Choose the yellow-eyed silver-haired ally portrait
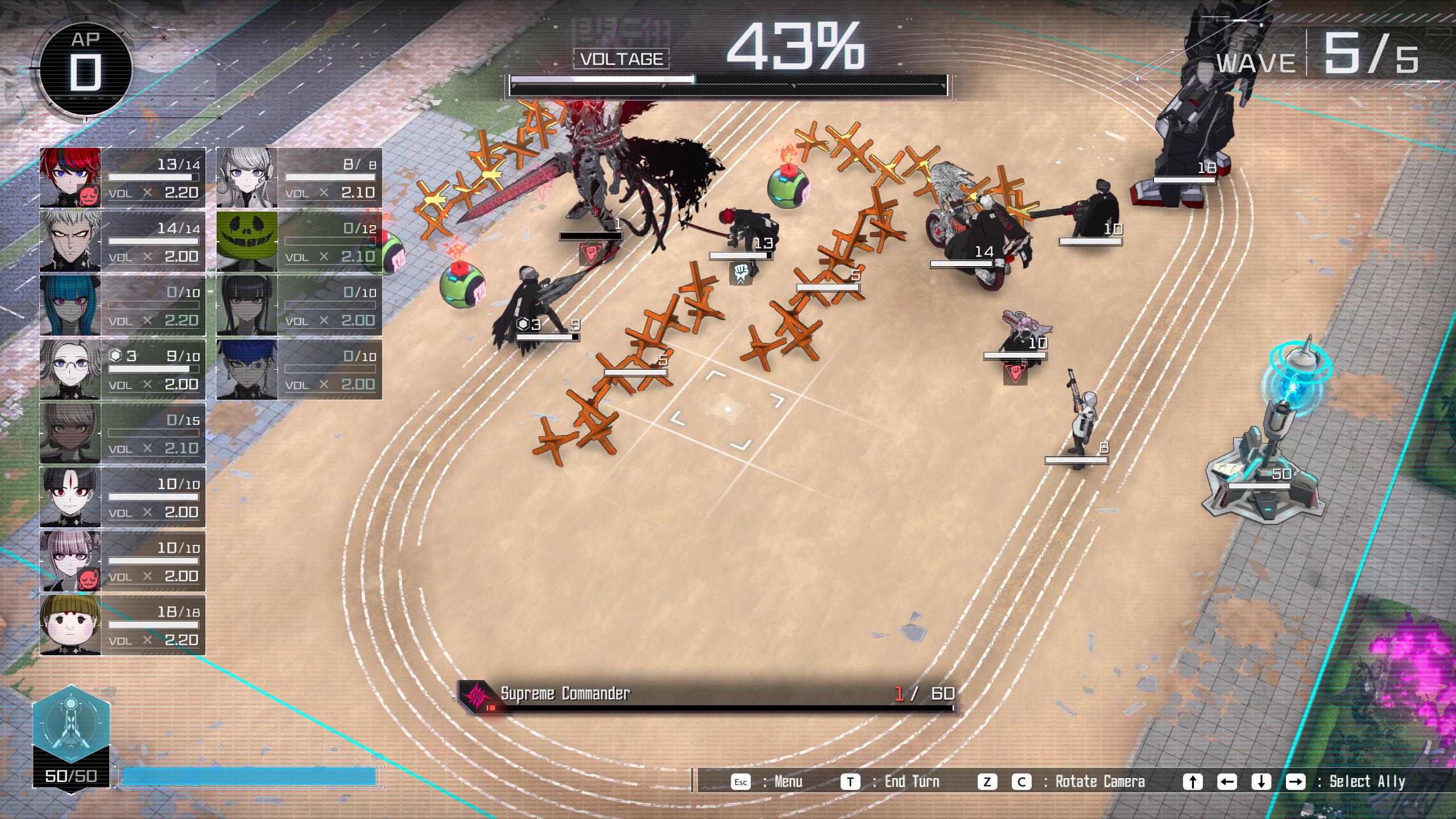 pyautogui.click(x=71, y=241)
